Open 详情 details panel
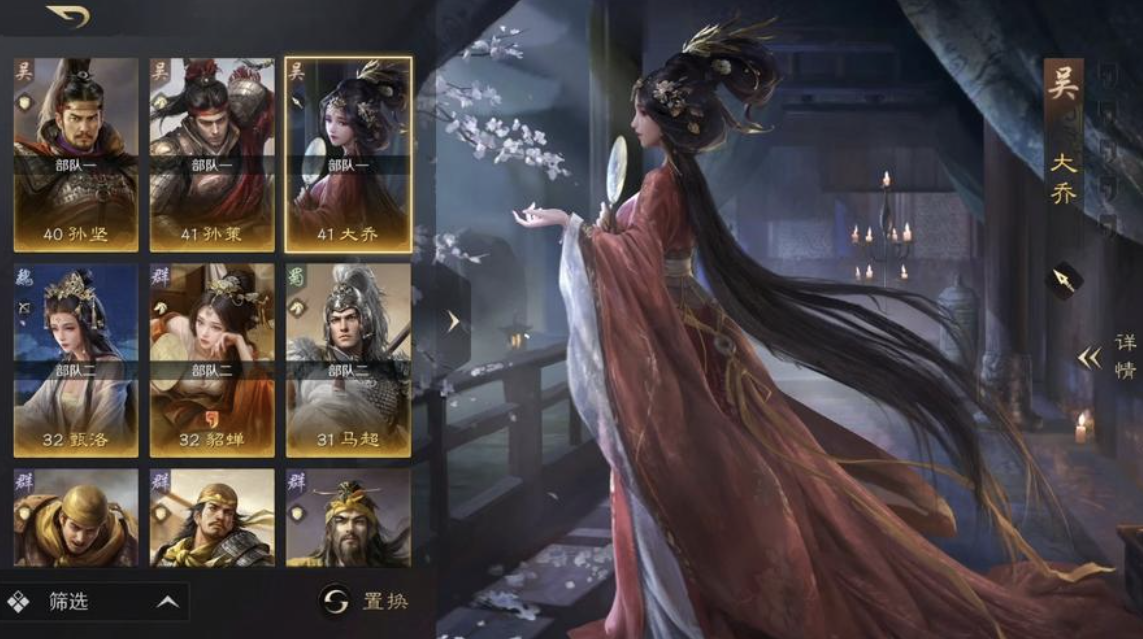The image size is (1143, 639). tap(1112, 357)
